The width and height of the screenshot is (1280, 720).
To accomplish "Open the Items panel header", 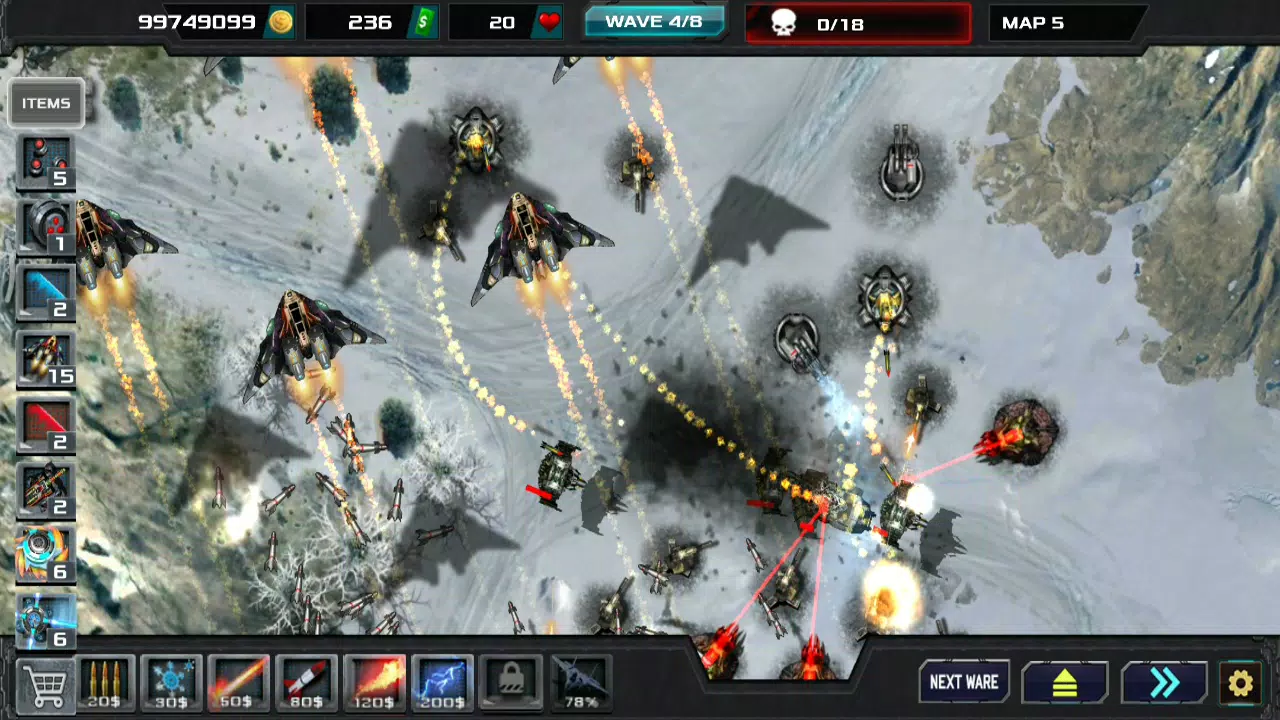I will pos(46,103).
